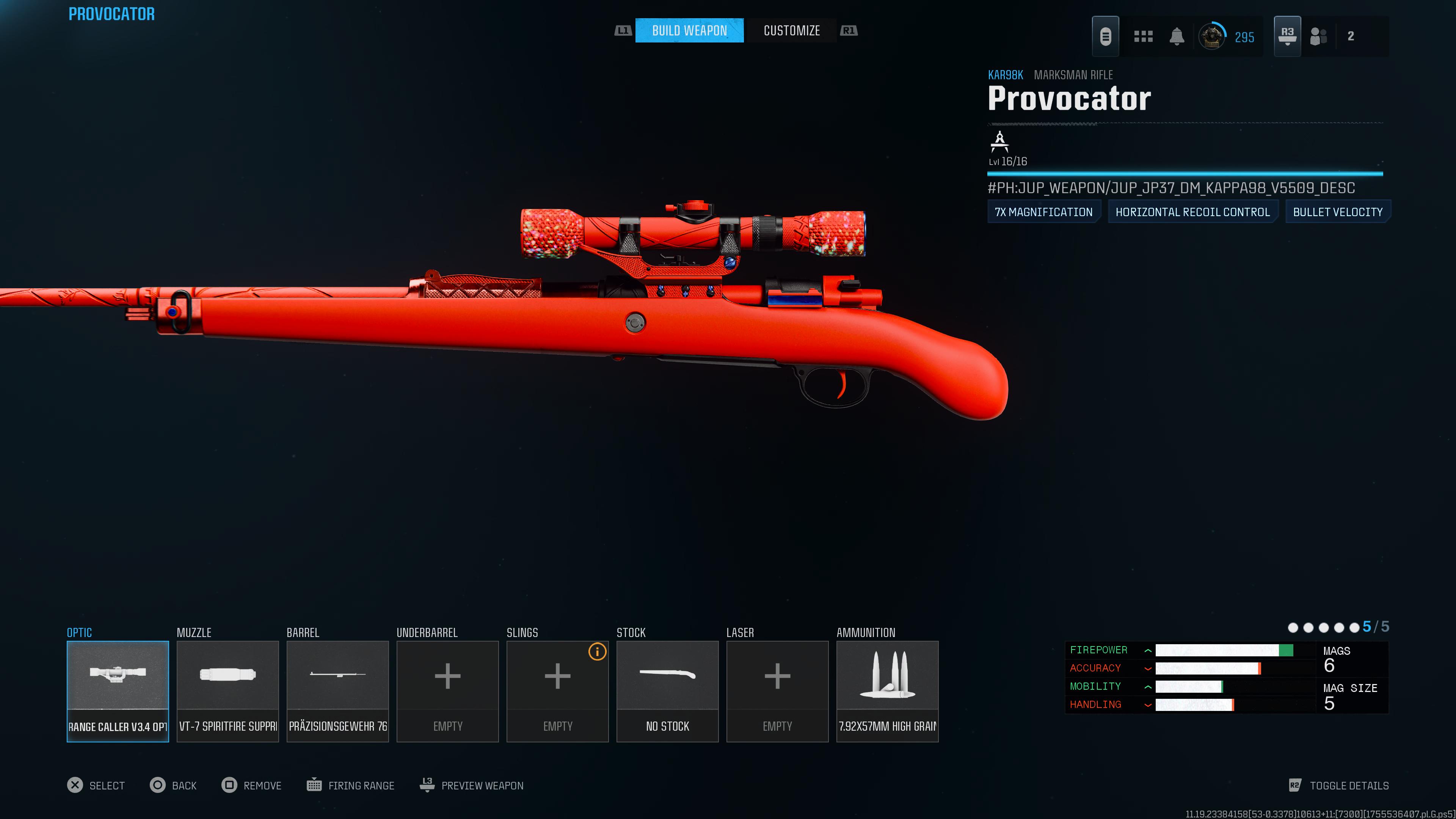The width and height of the screenshot is (1456, 819).
Task: Click Preview Weapon
Action: (x=472, y=785)
